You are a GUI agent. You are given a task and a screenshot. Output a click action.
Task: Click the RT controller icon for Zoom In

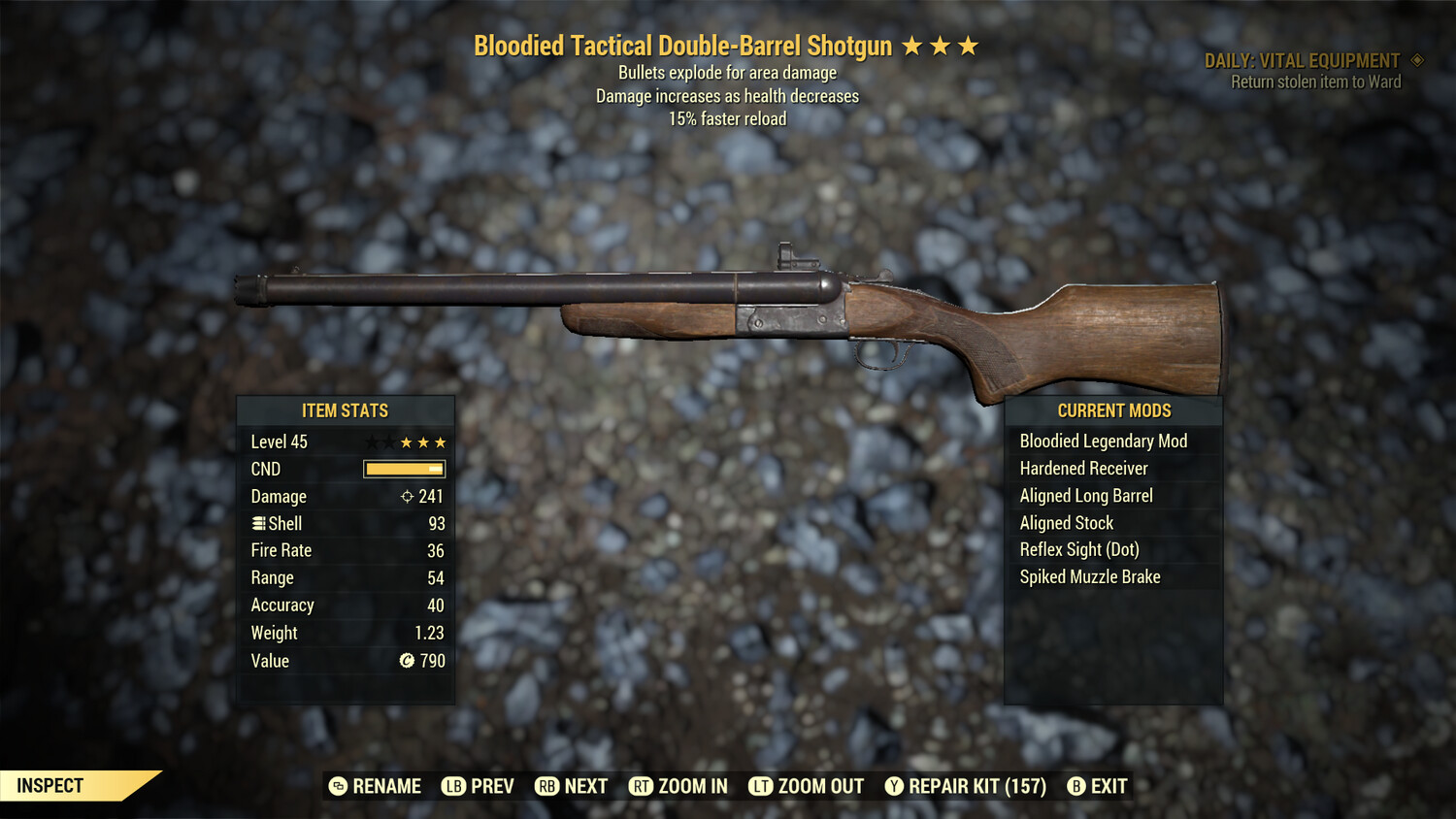(x=642, y=786)
